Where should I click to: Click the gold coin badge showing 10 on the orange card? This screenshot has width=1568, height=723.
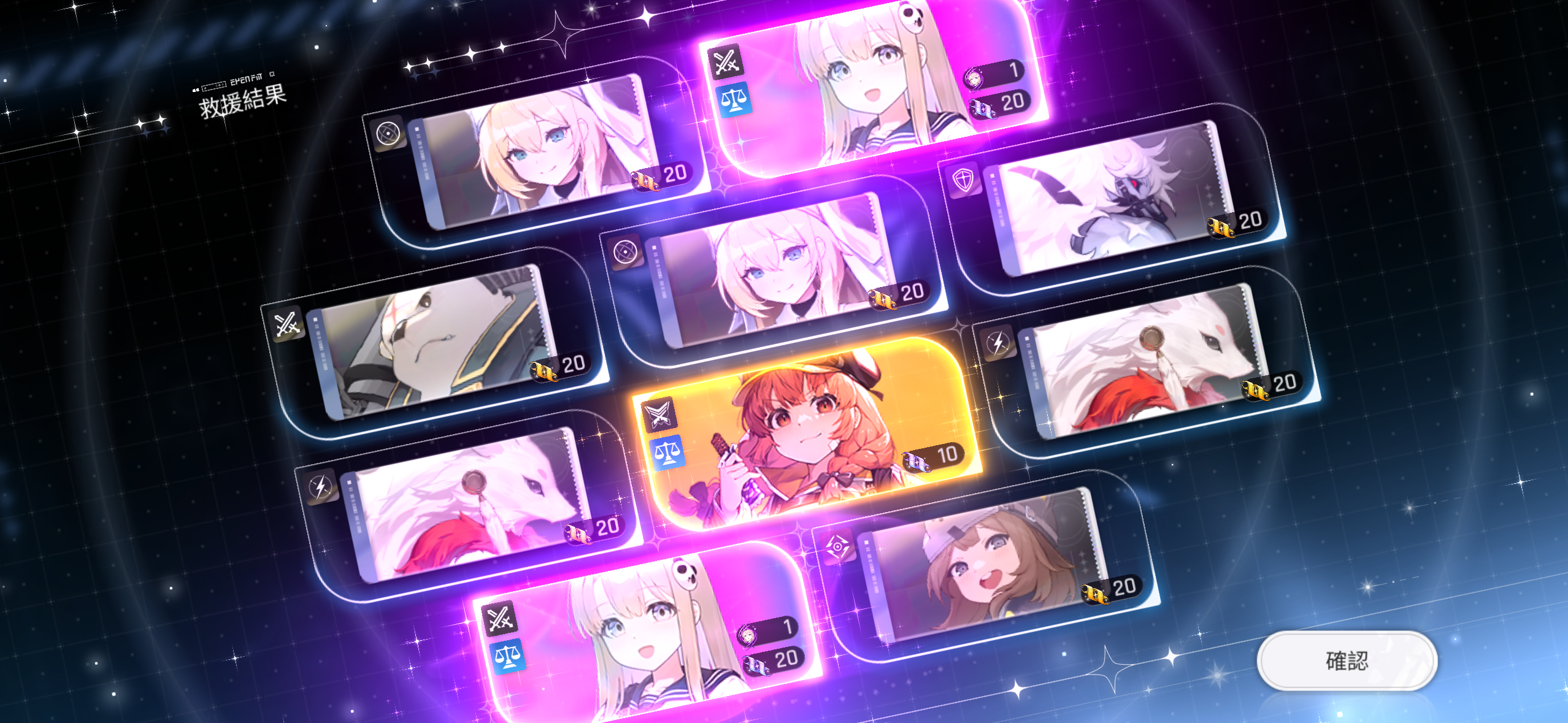[x=929, y=457]
